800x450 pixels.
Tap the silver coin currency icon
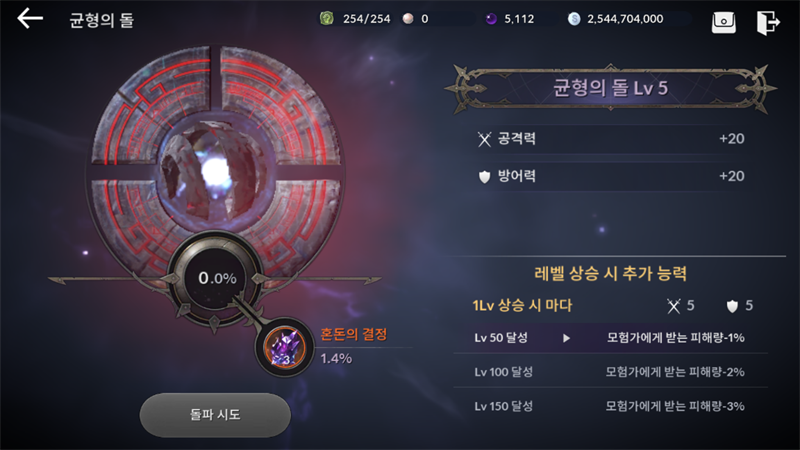[573, 19]
